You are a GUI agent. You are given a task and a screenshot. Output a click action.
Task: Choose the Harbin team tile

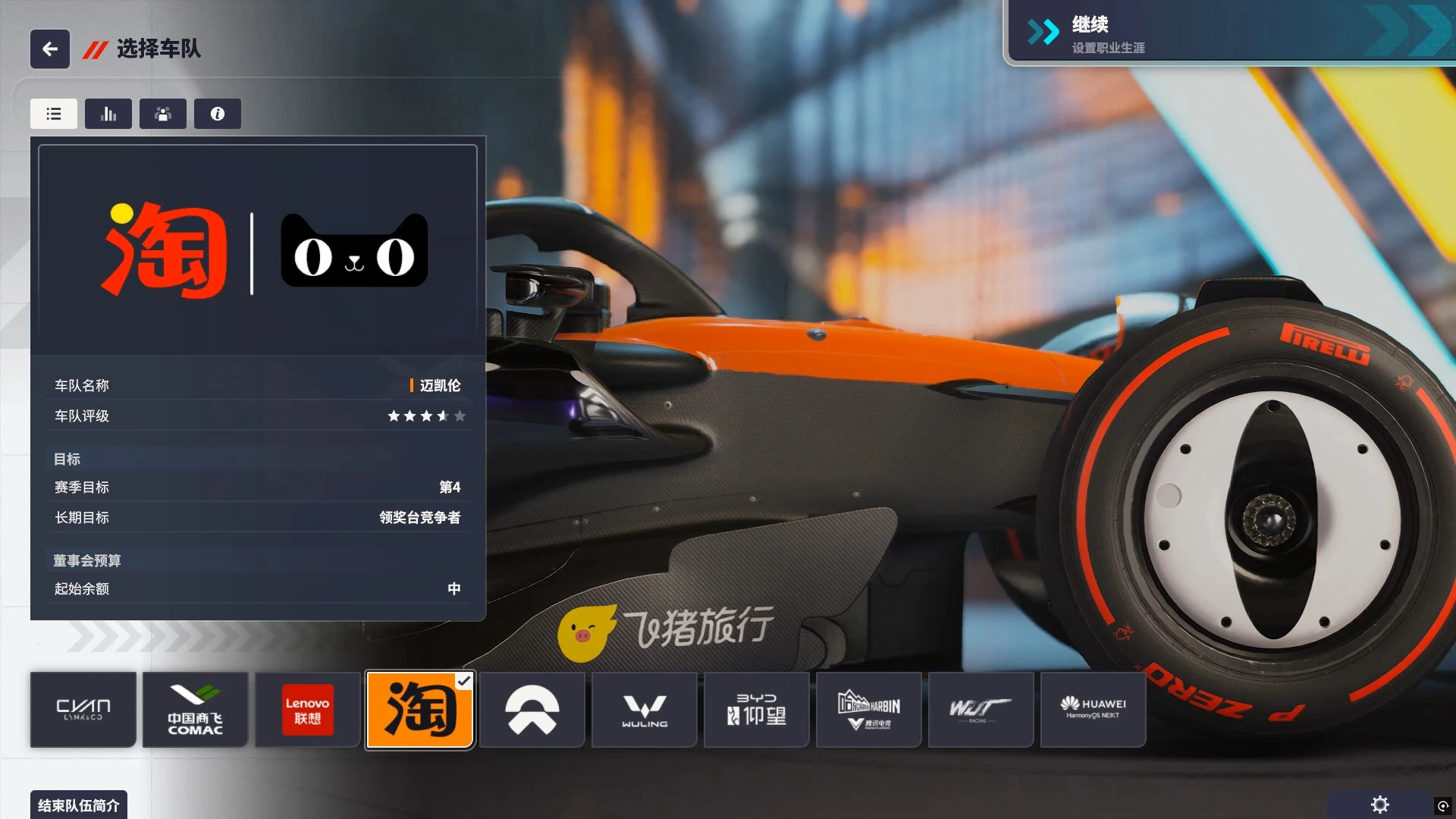coord(869,710)
